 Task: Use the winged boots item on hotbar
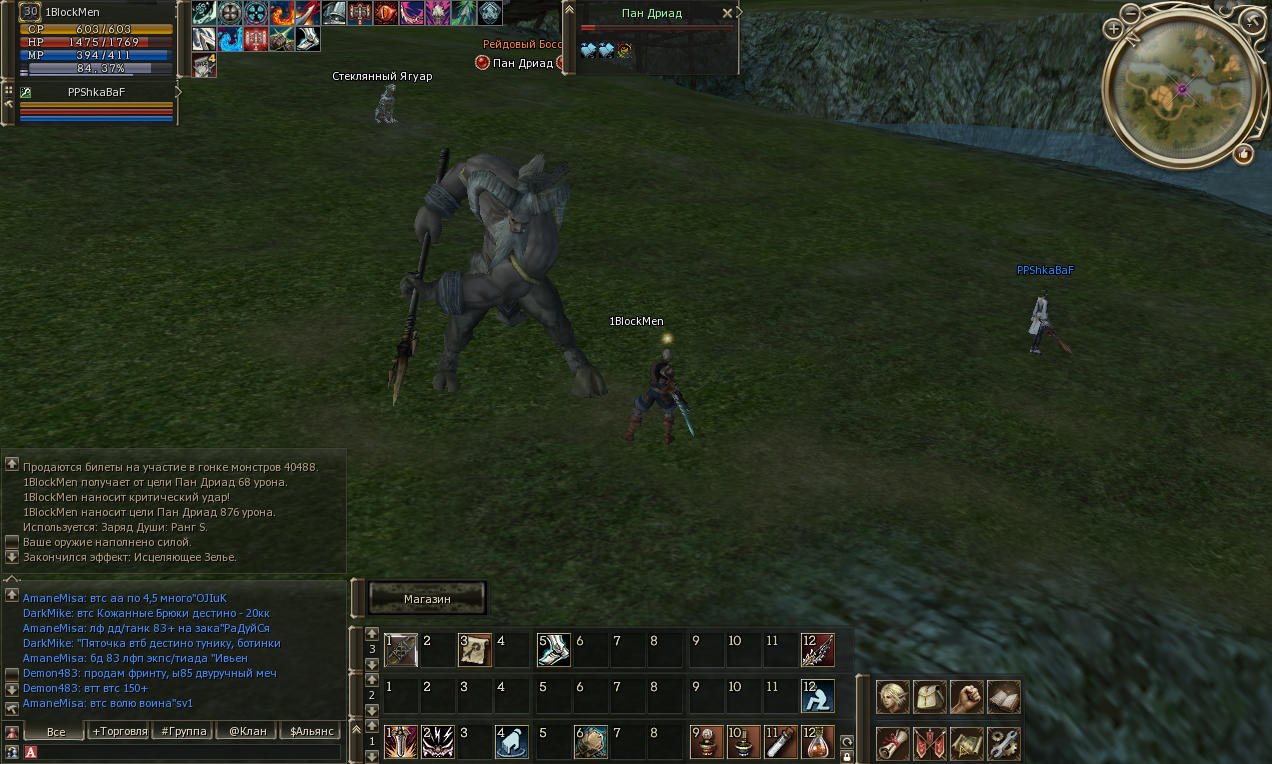click(x=553, y=650)
